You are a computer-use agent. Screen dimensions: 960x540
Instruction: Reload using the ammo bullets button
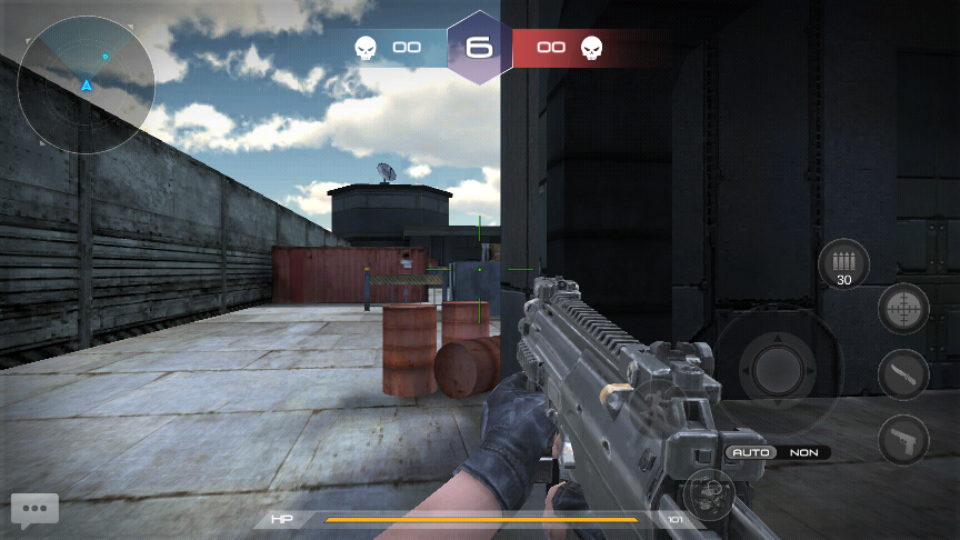click(x=843, y=265)
